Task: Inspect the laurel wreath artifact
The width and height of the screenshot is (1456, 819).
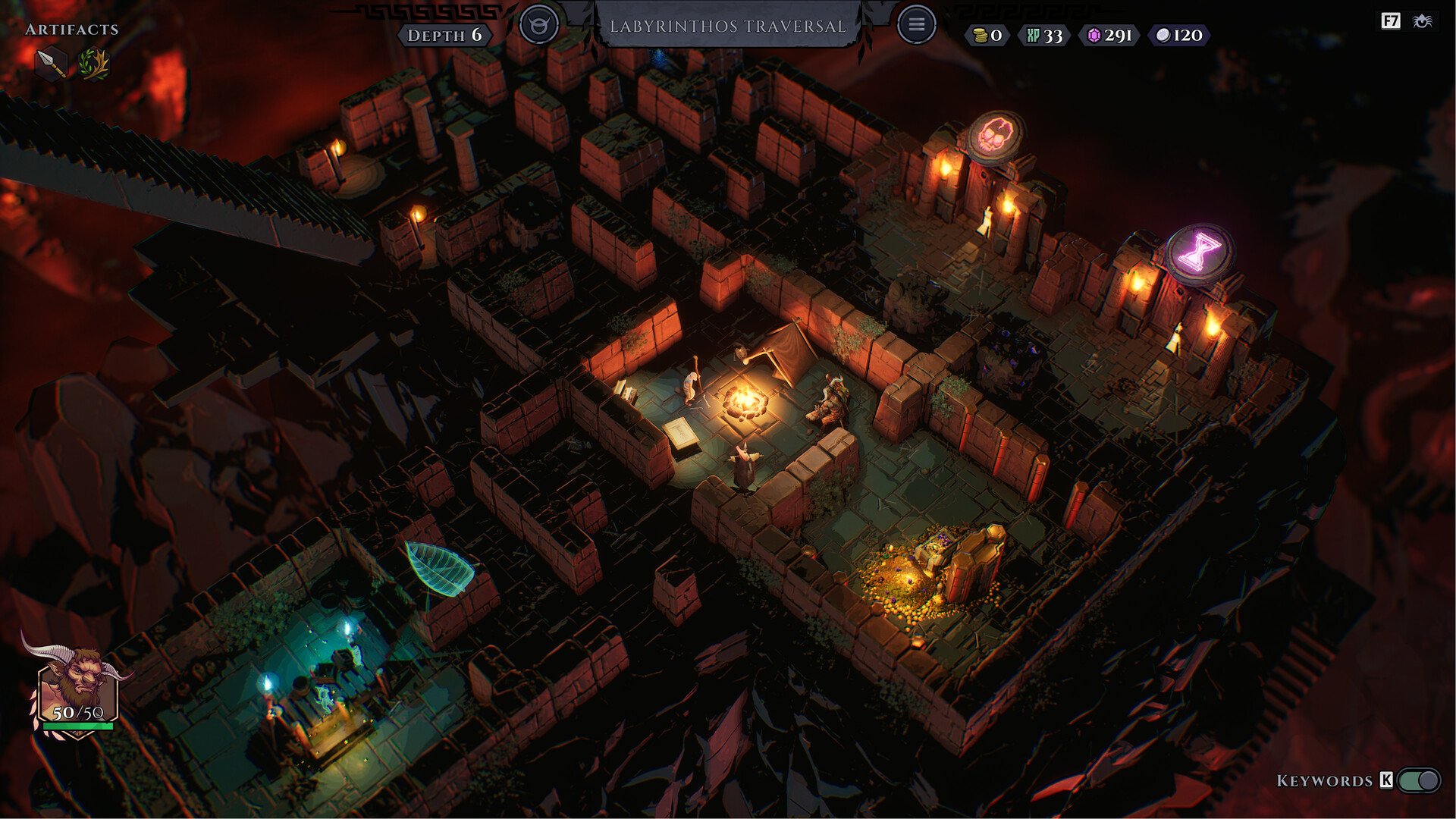Action: pos(93,63)
